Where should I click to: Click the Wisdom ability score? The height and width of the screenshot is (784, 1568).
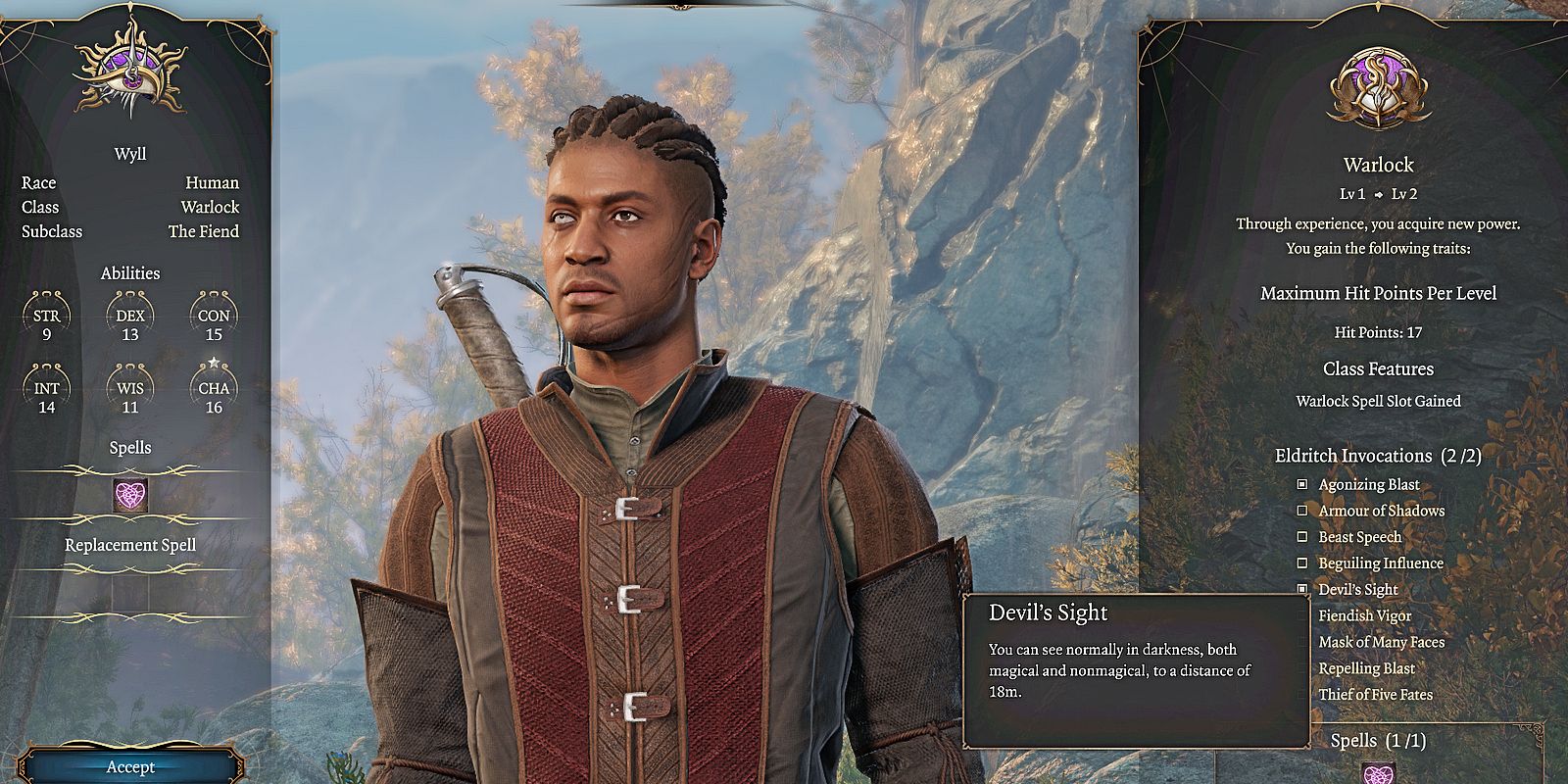130,396
